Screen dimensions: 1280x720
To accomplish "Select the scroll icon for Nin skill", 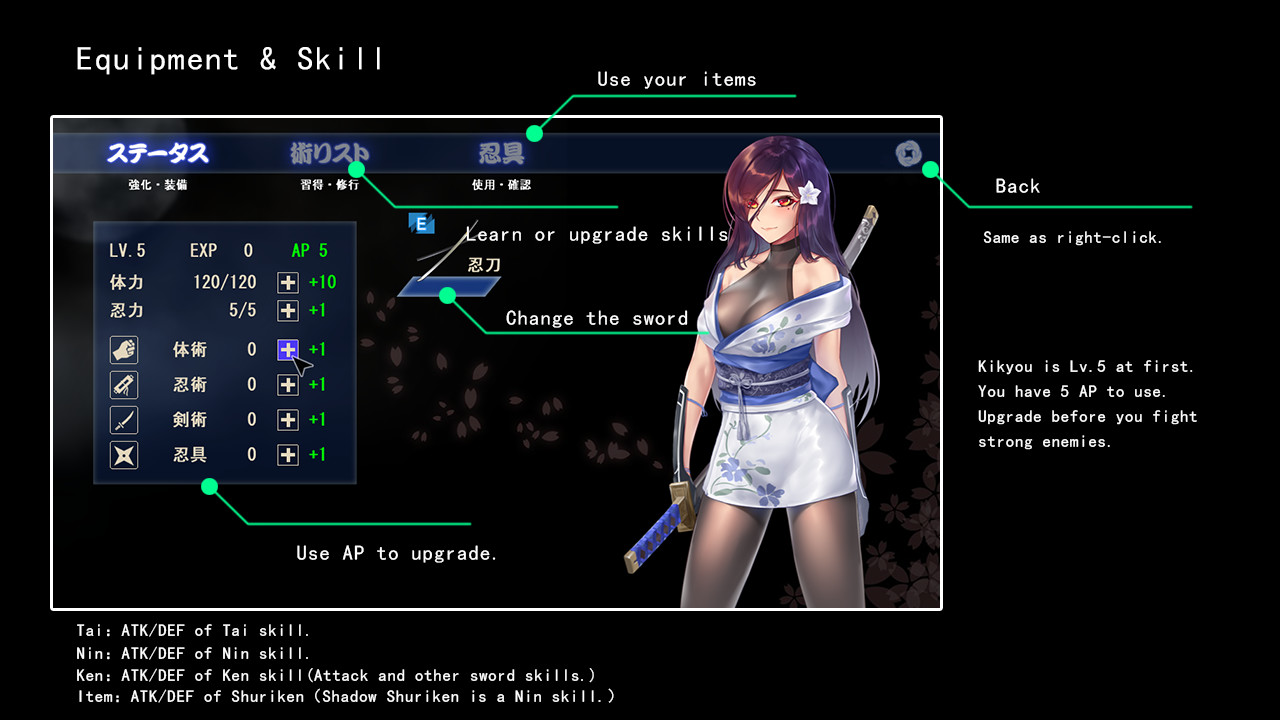I will coord(123,384).
